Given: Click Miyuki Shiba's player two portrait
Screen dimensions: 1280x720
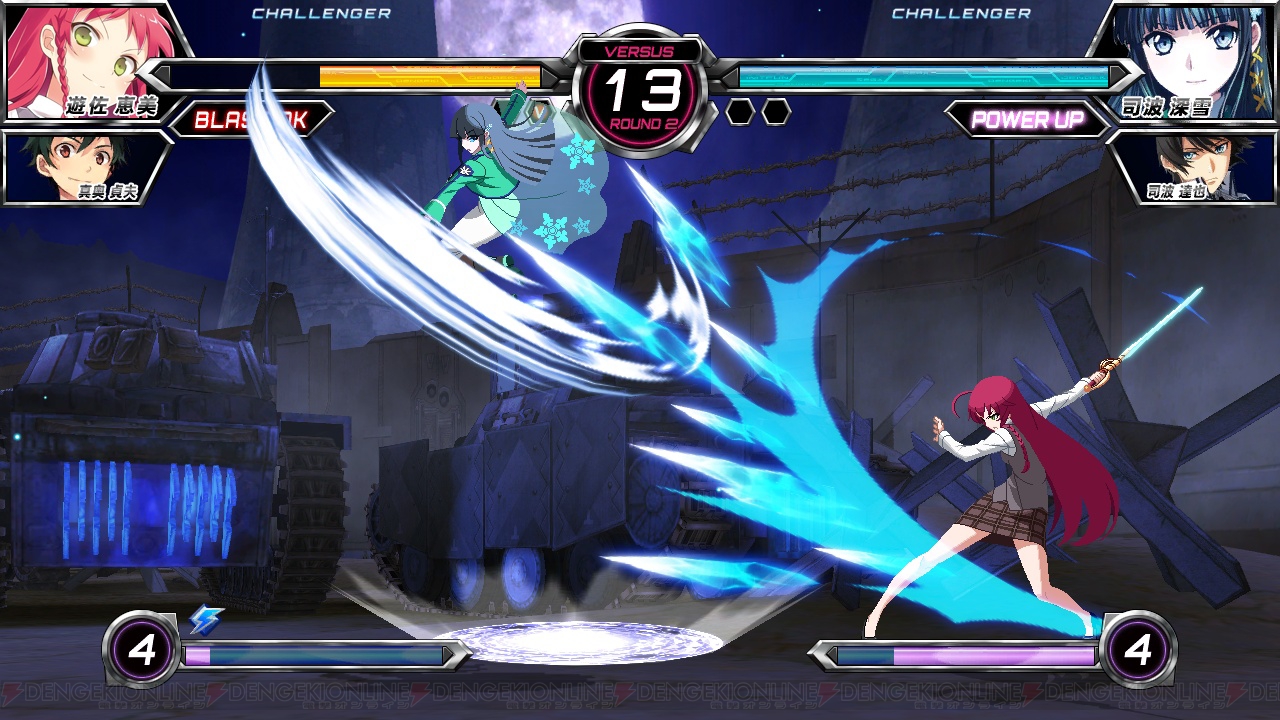Looking at the screenshot, I should point(1190,58).
